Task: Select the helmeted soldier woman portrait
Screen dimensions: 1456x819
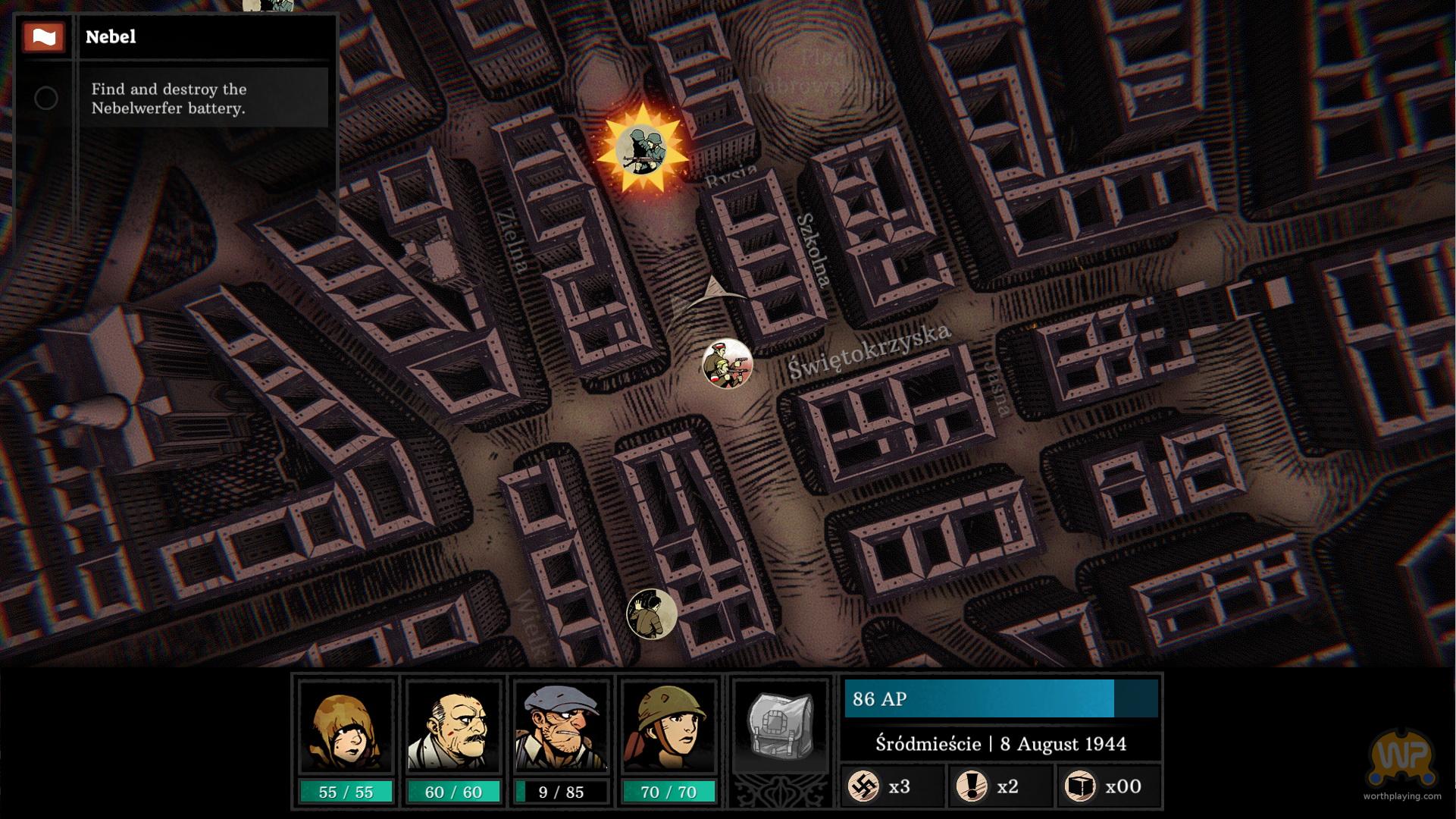Action: pos(669,726)
